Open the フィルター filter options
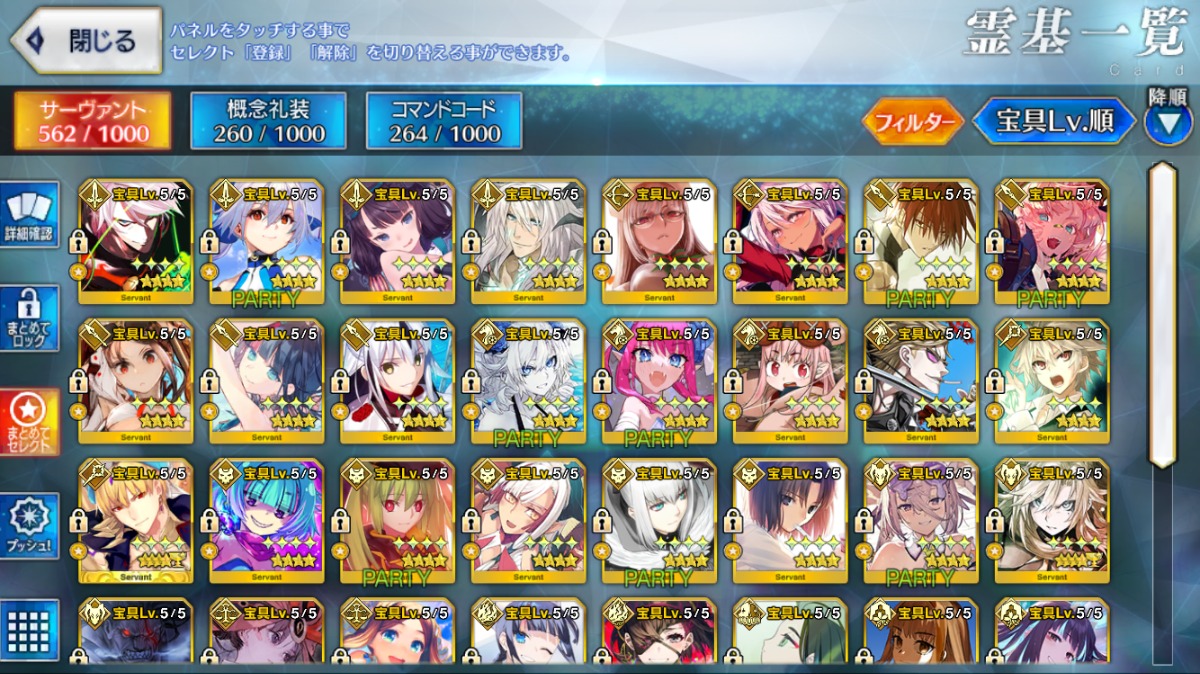The width and height of the screenshot is (1200, 674). tap(913, 122)
